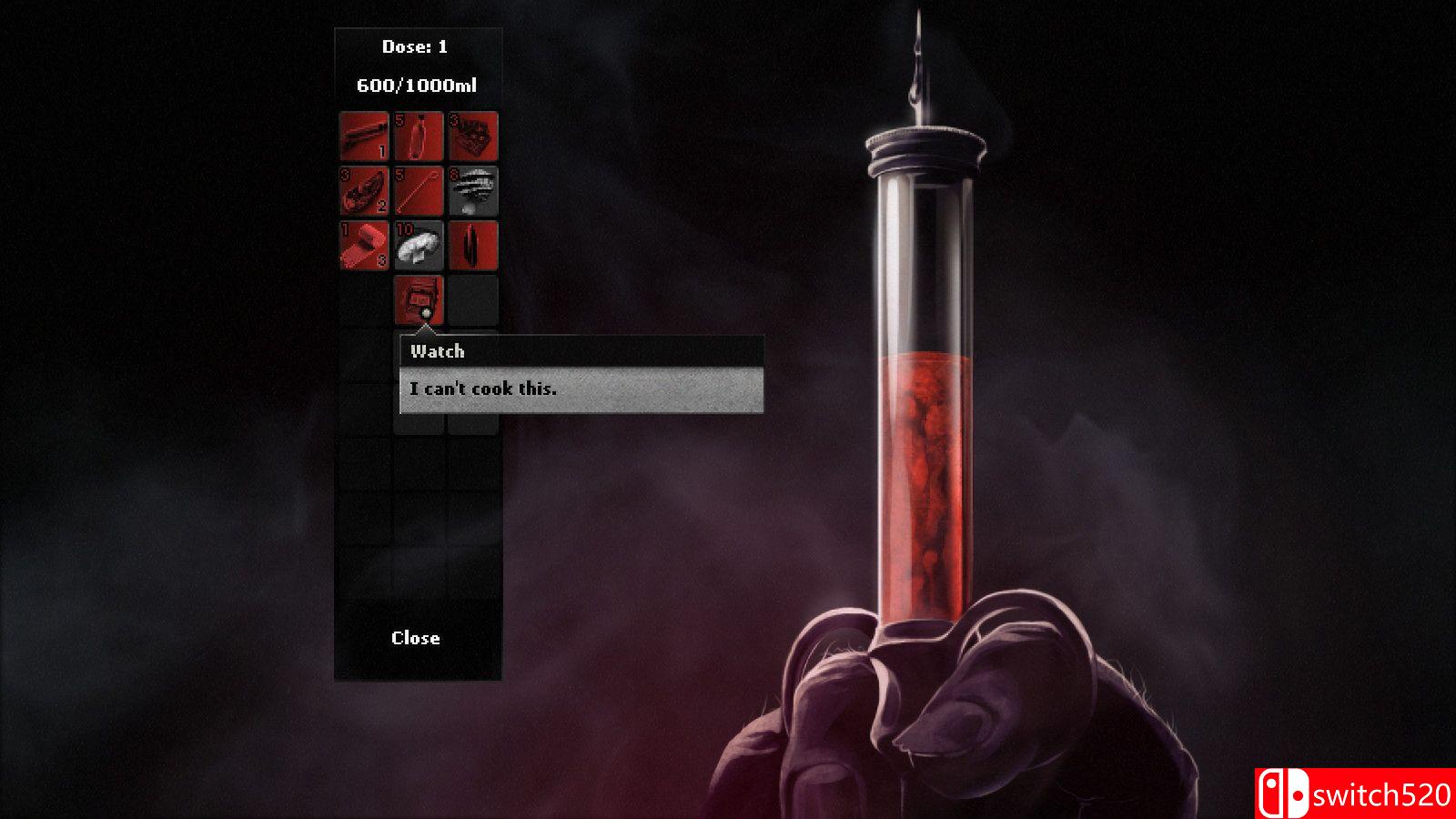Viewport: 1456px width, 819px height.
Task: Pick the shotgun slot
Action: pos(364,136)
